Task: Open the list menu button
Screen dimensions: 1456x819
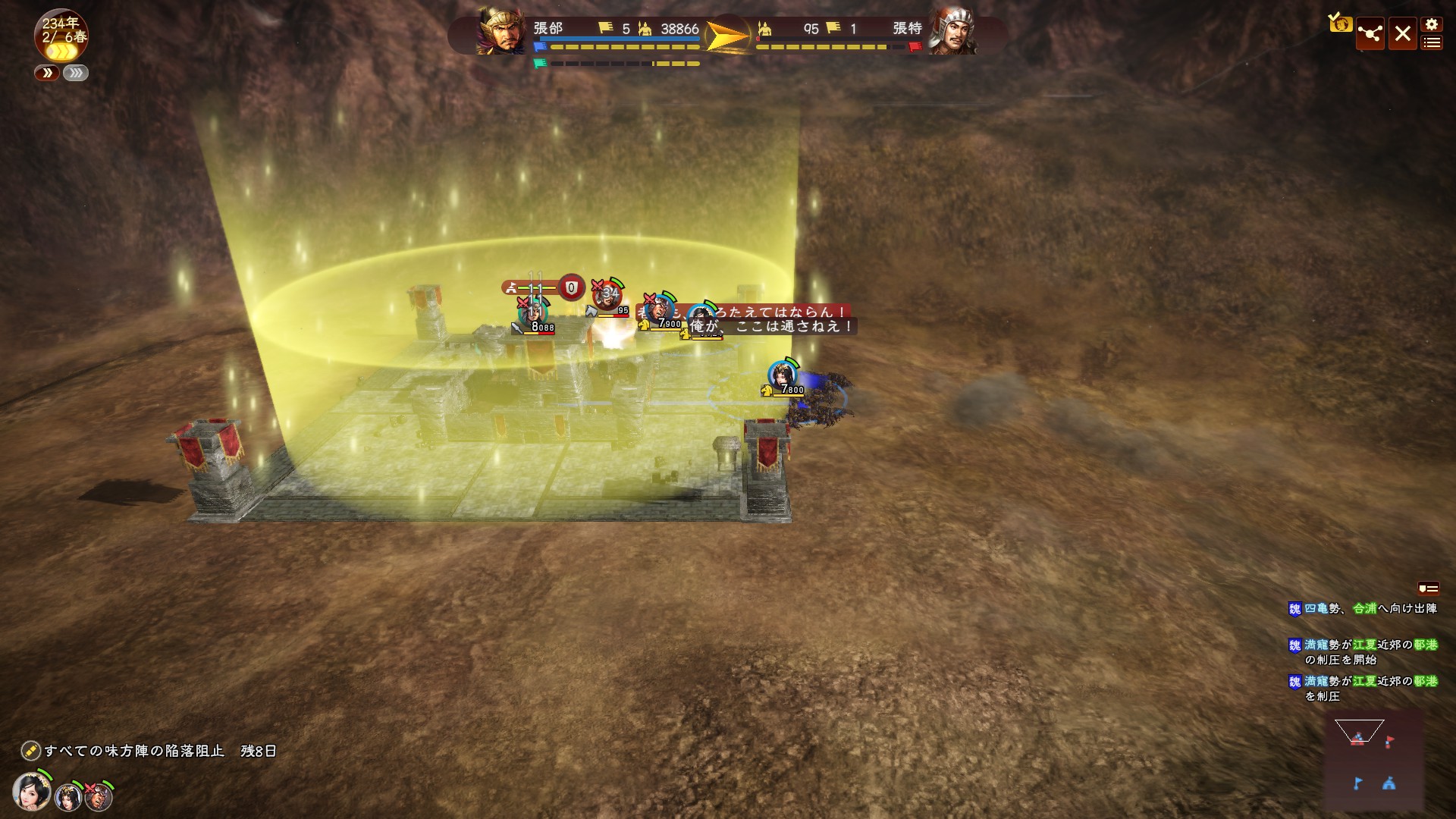Action: tap(1431, 43)
